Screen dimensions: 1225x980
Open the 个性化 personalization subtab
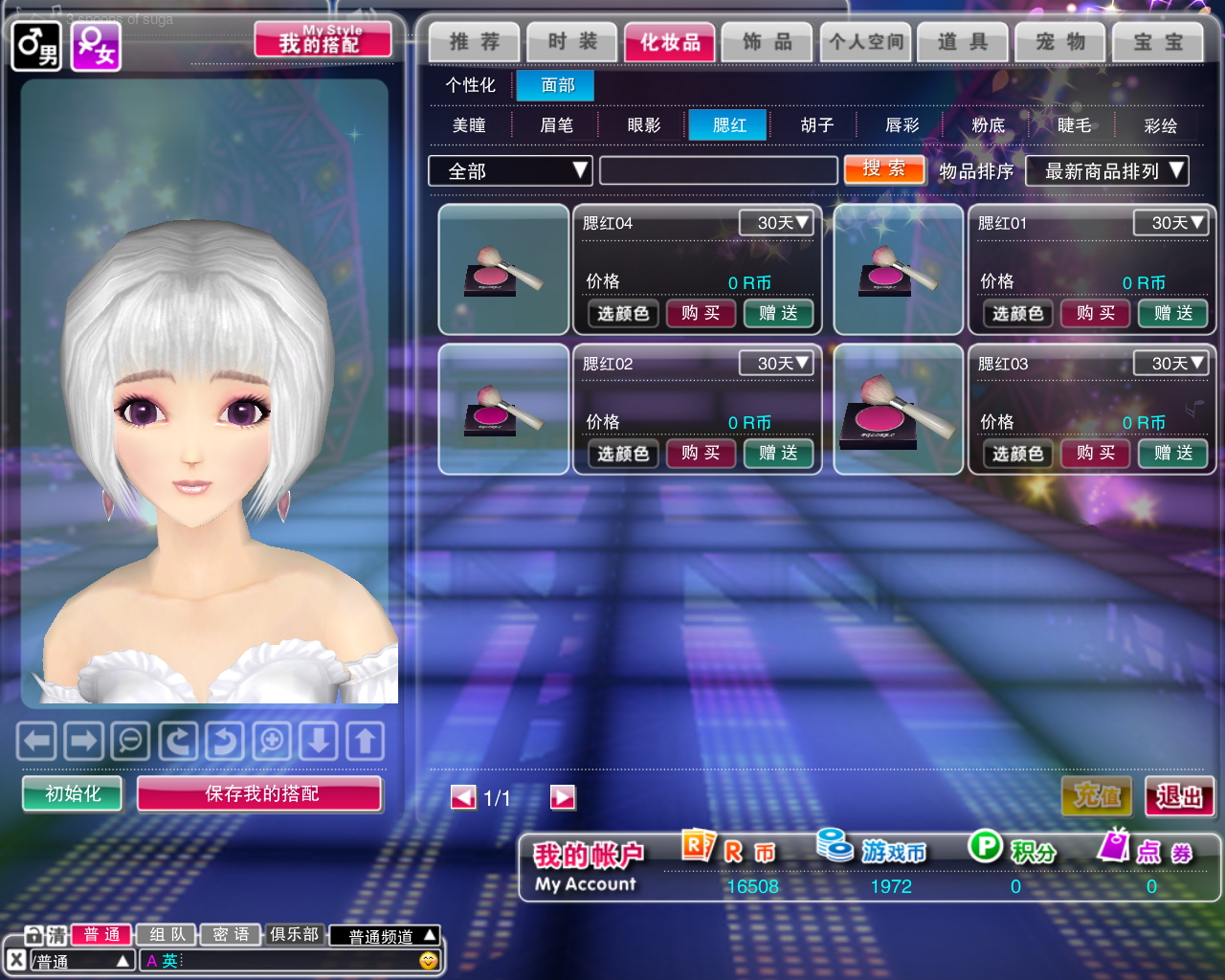(470, 85)
